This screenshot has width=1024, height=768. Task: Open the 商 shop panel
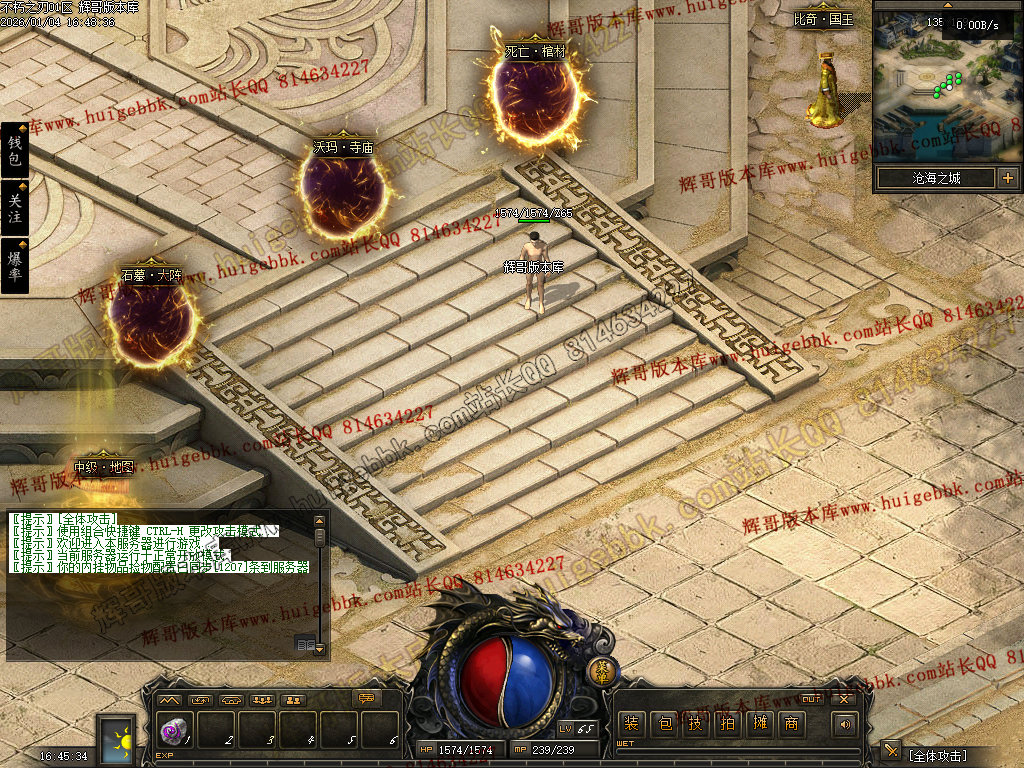[x=791, y=723]
